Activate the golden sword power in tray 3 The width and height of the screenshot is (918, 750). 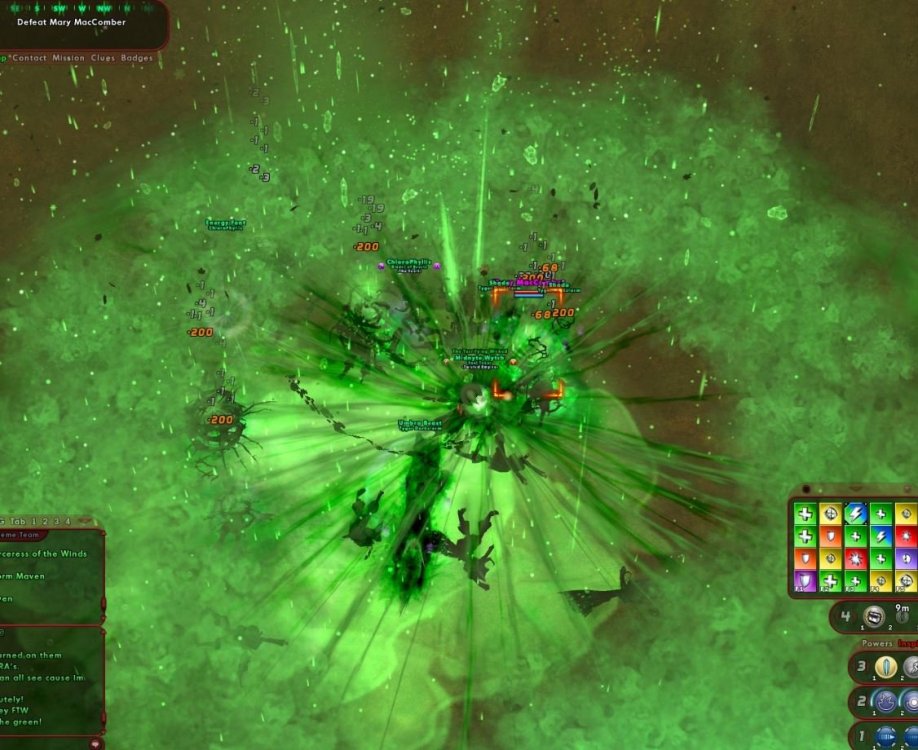pos(884,667)
